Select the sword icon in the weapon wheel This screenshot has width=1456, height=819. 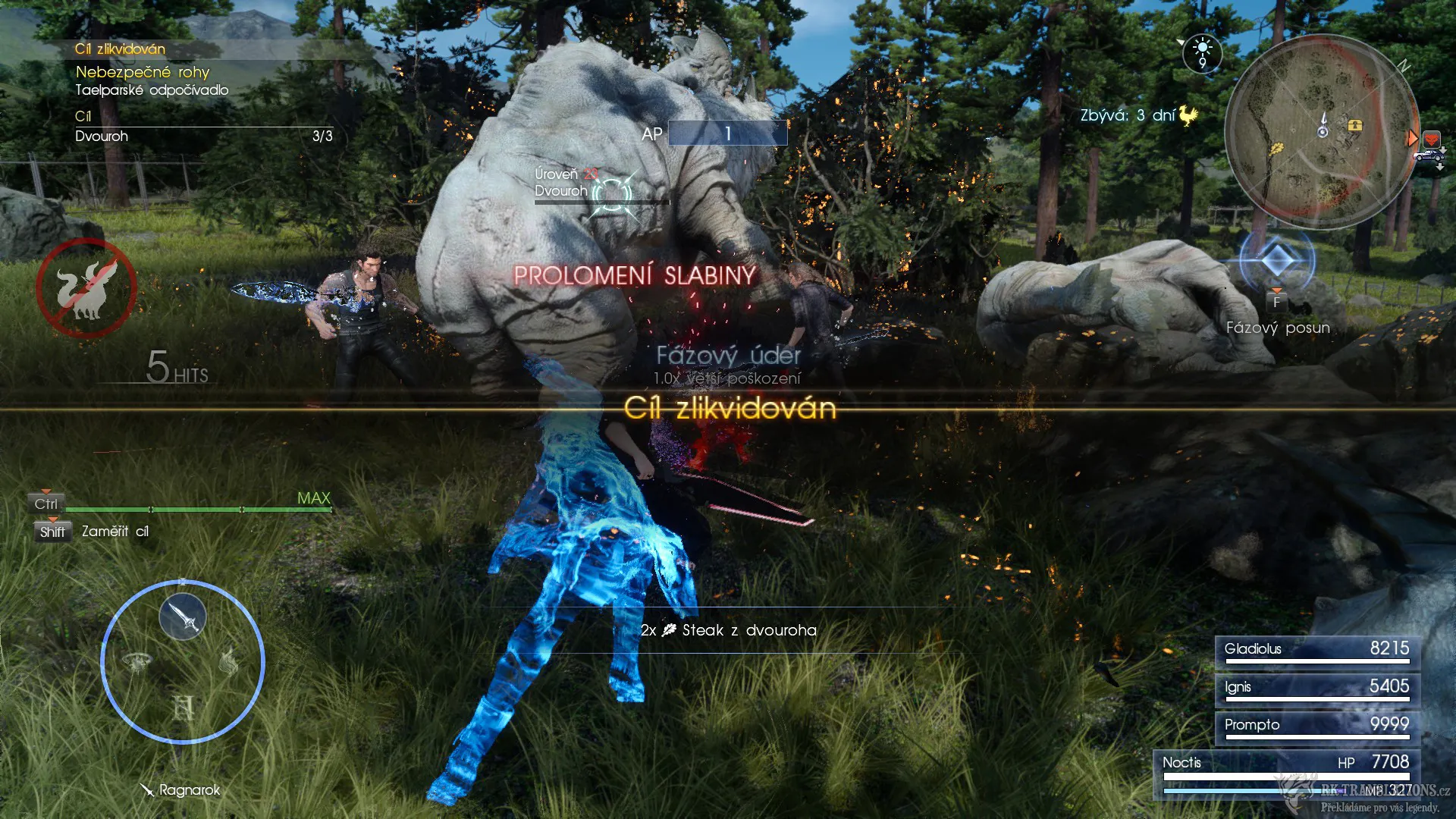[x=183, y=617]
